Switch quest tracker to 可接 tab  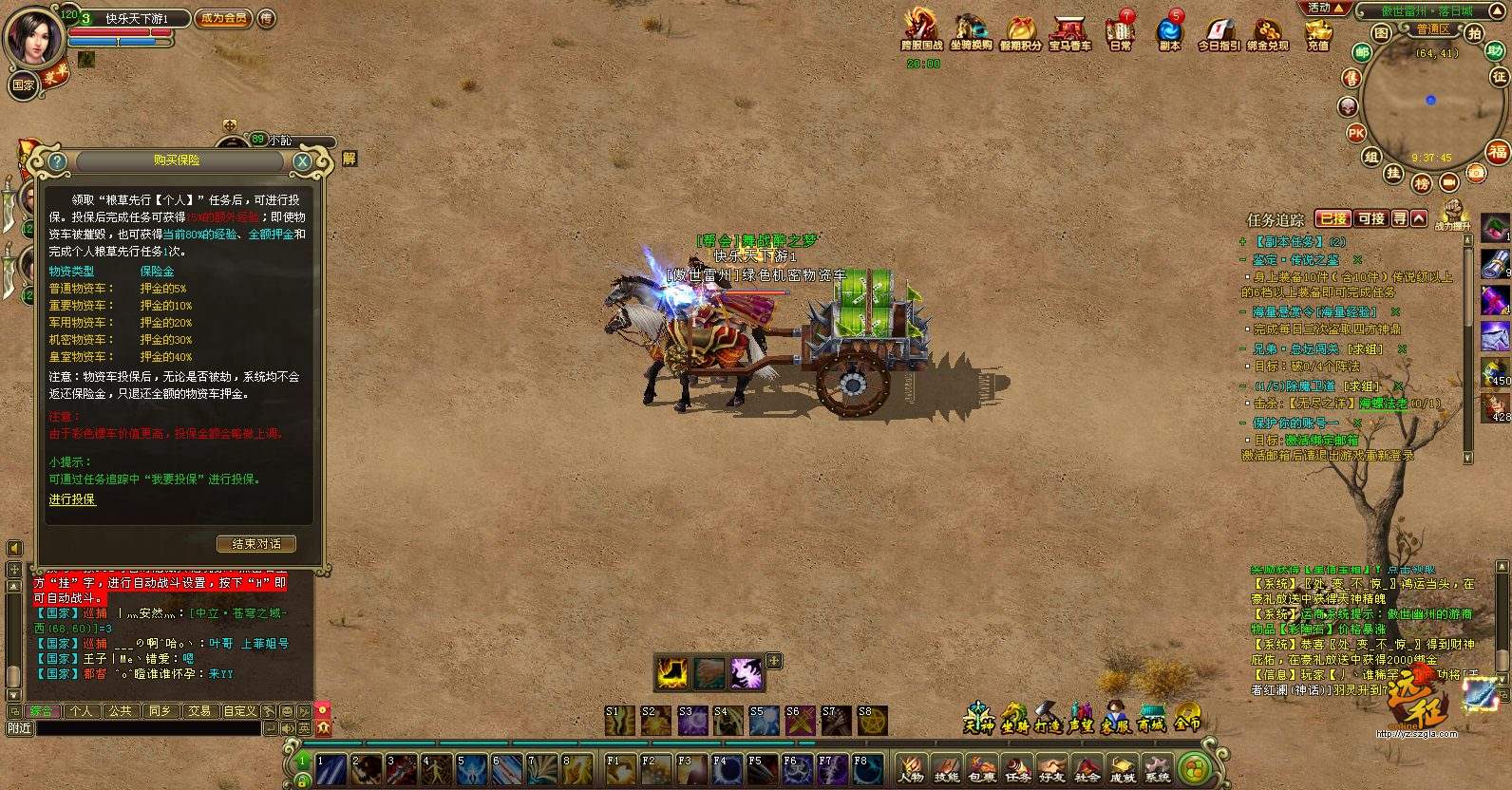1370,218
